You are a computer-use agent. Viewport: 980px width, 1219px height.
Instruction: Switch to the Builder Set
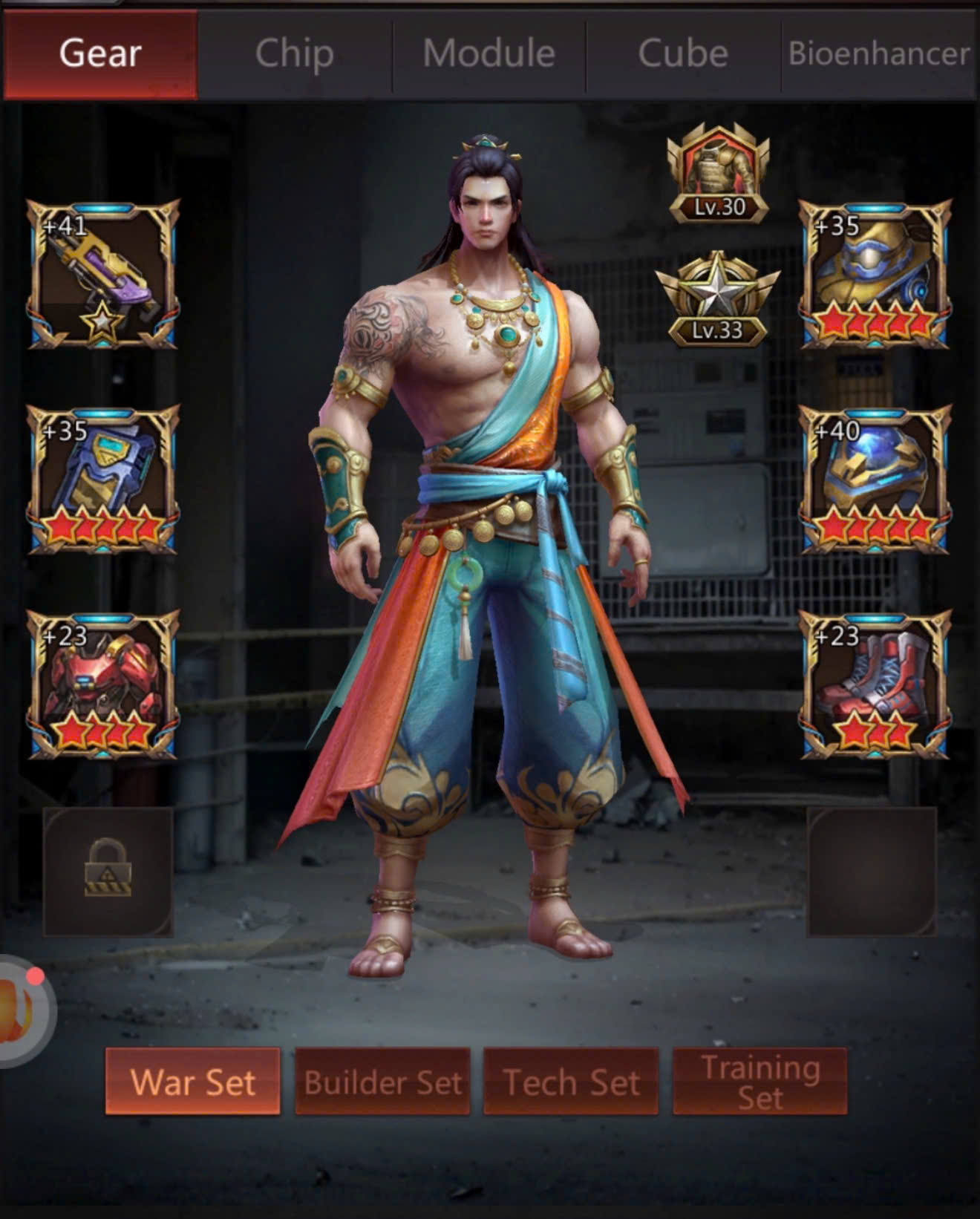pos(382,1082)
